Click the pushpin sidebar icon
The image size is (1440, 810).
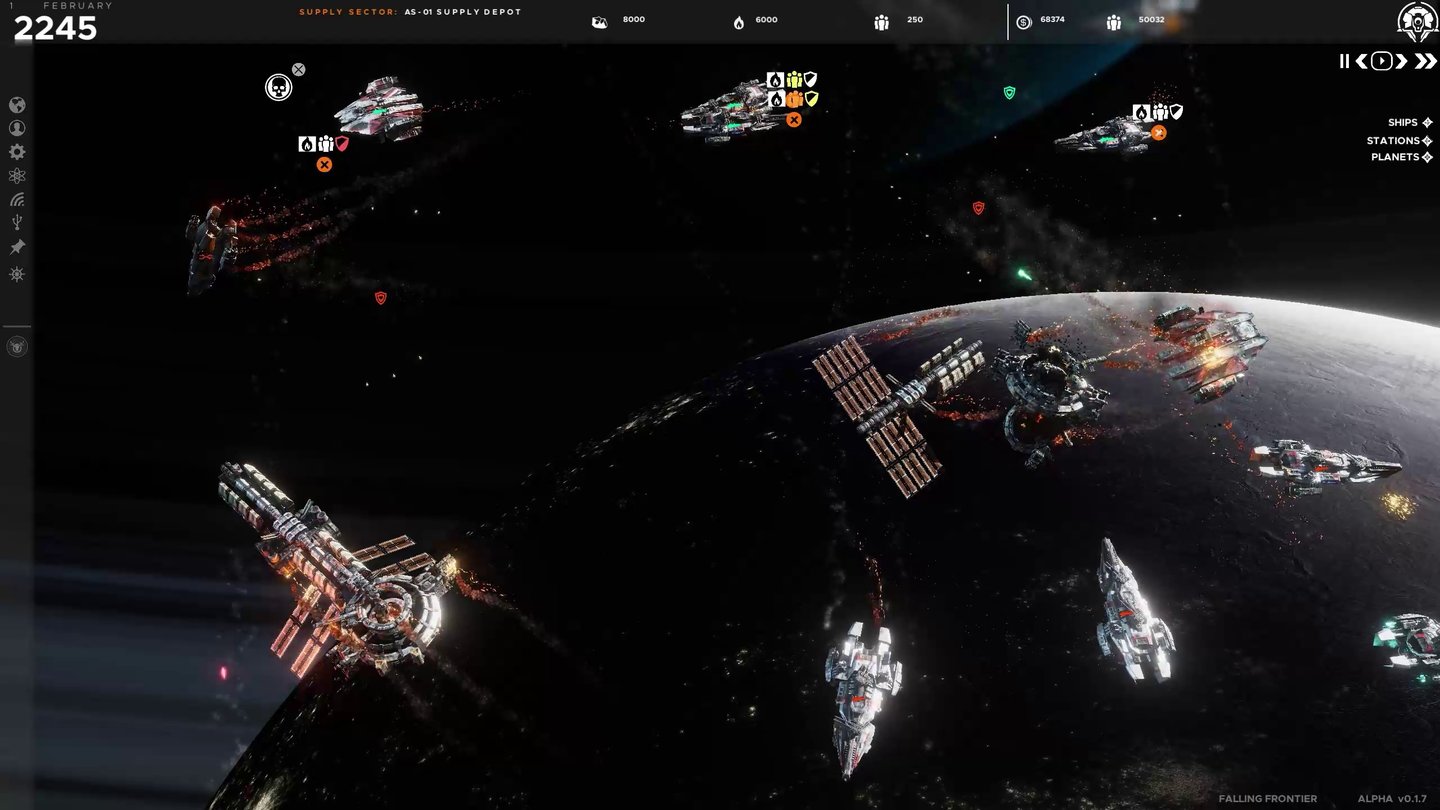(x=17, y=247)
